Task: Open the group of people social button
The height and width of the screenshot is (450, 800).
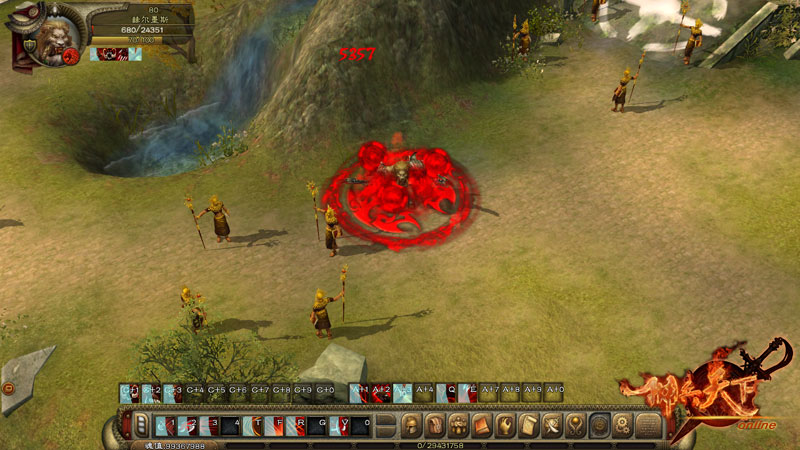Action: point(457,425)
